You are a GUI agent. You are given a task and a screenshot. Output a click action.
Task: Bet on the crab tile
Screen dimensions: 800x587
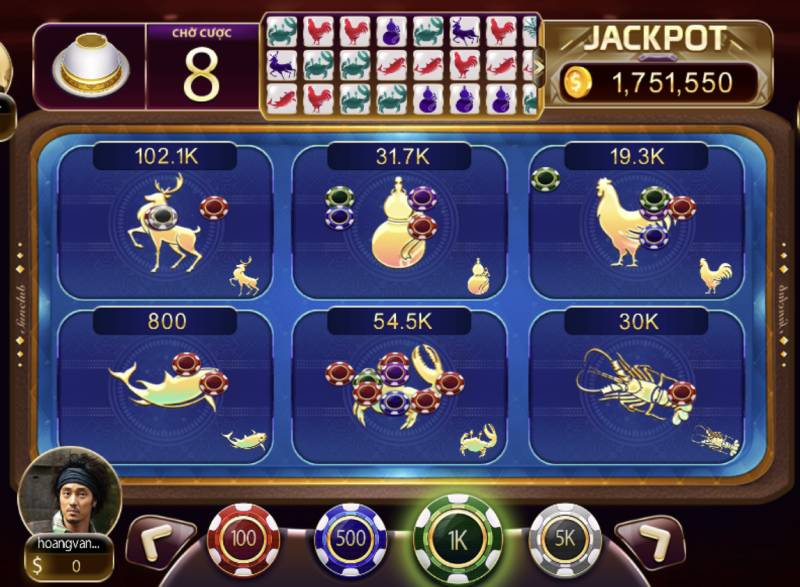(399, 385)
